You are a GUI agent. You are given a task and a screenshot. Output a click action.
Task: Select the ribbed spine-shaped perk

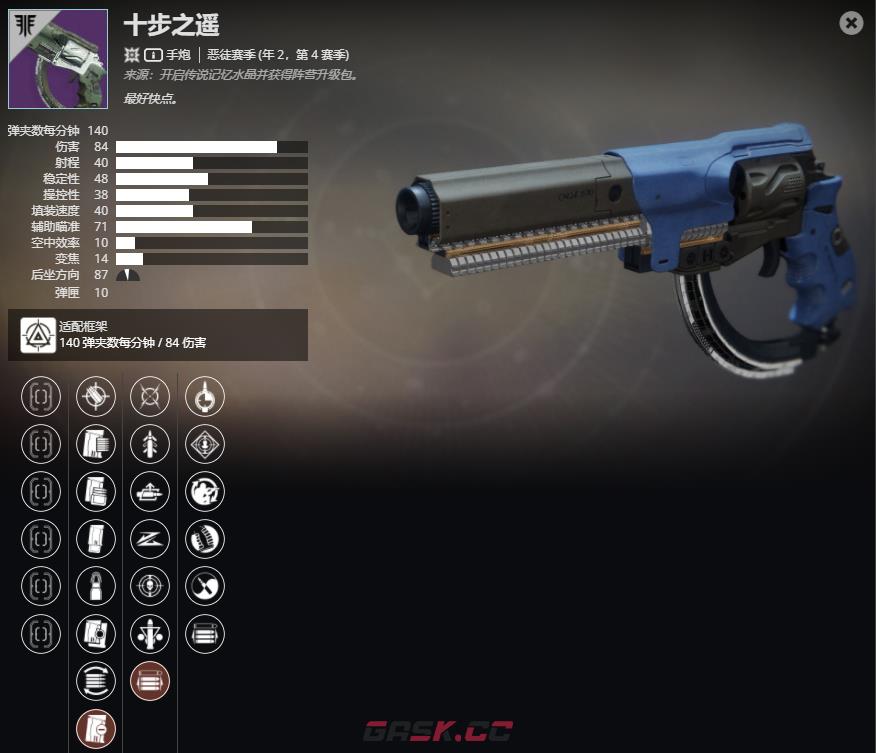(205, 539)
